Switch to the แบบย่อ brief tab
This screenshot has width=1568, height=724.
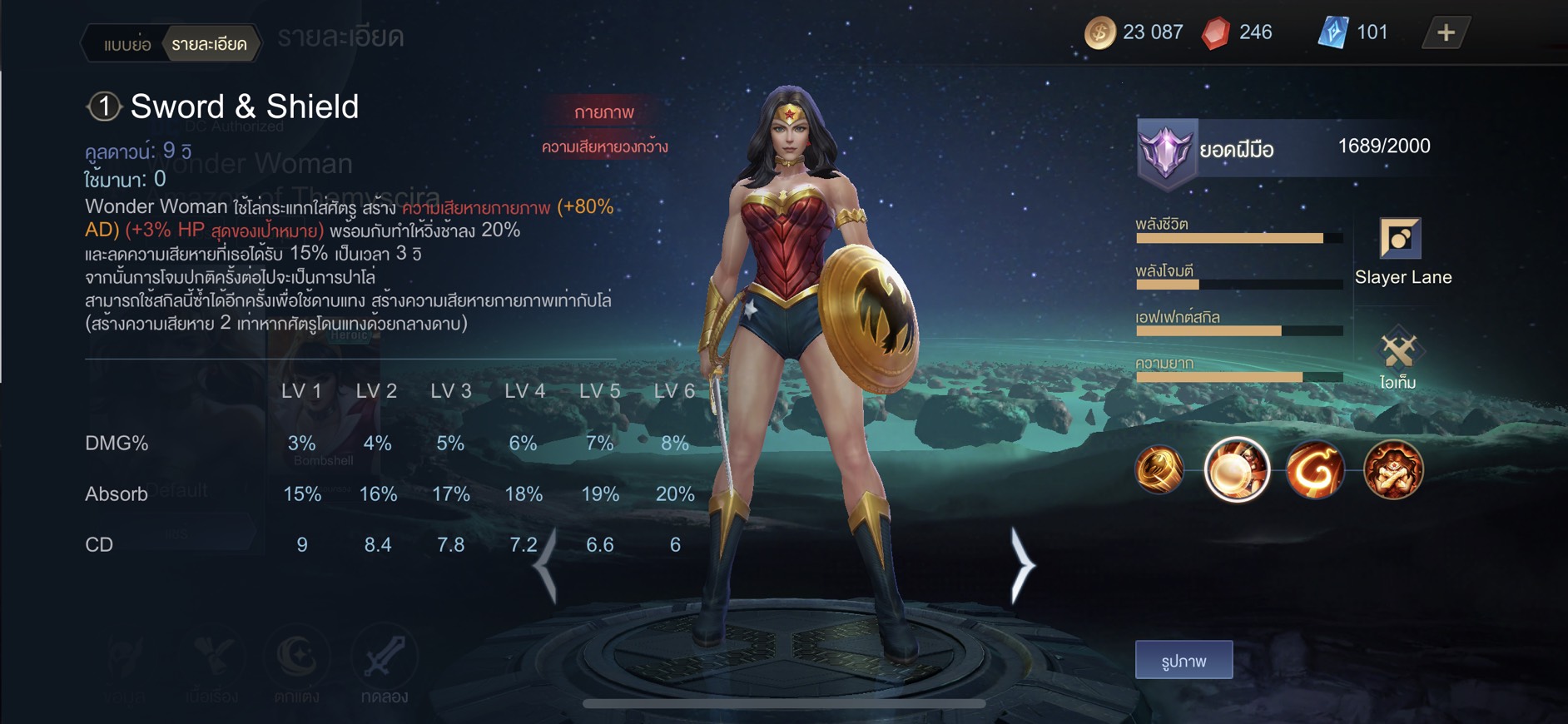coord(127,45)
